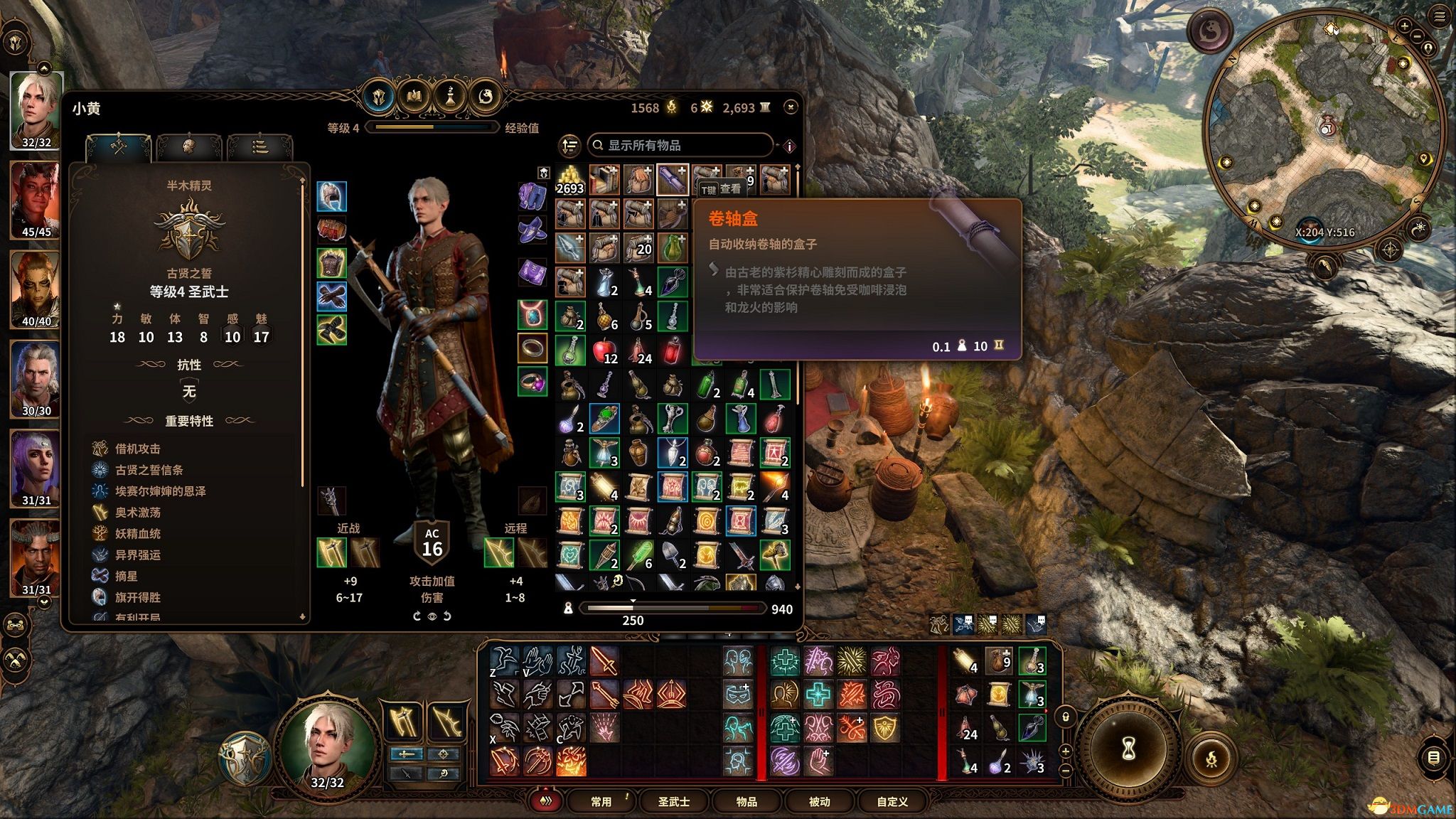Select the equipped helmet slot

pyautogui.click(x=331, y=196)
